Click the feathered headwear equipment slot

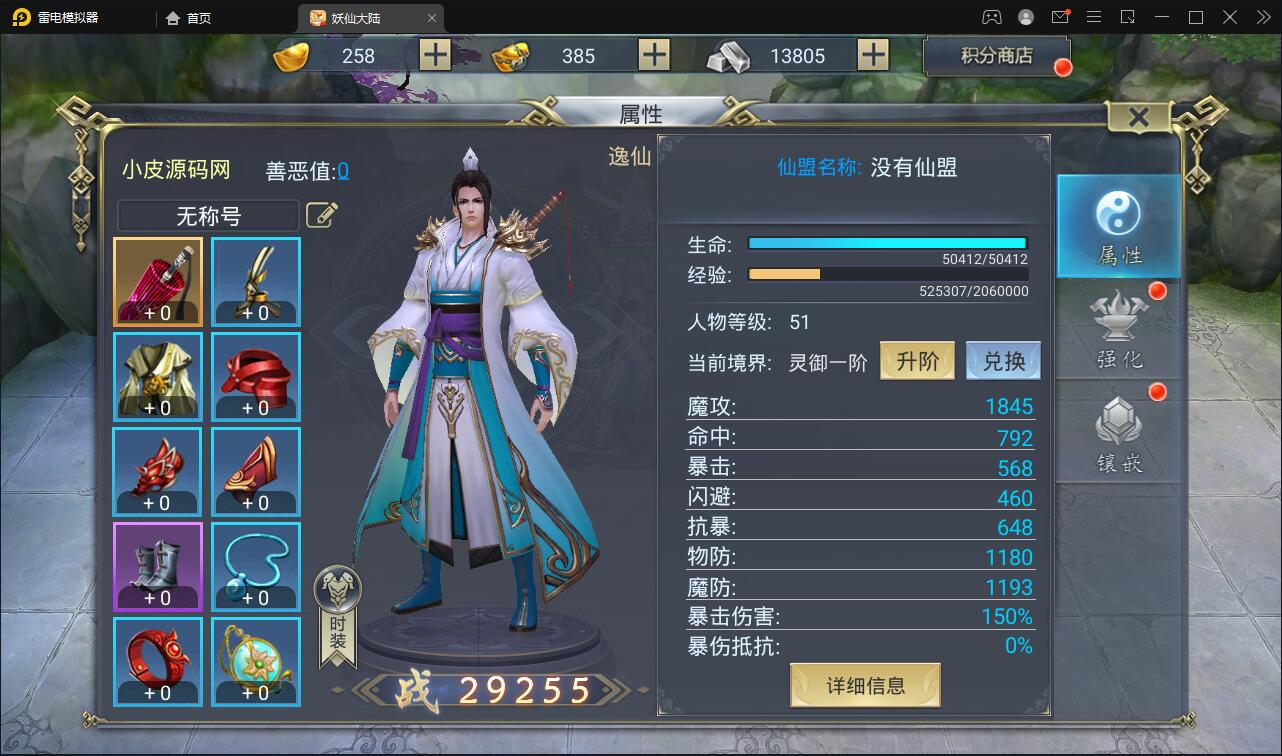(x=255, y=281)
